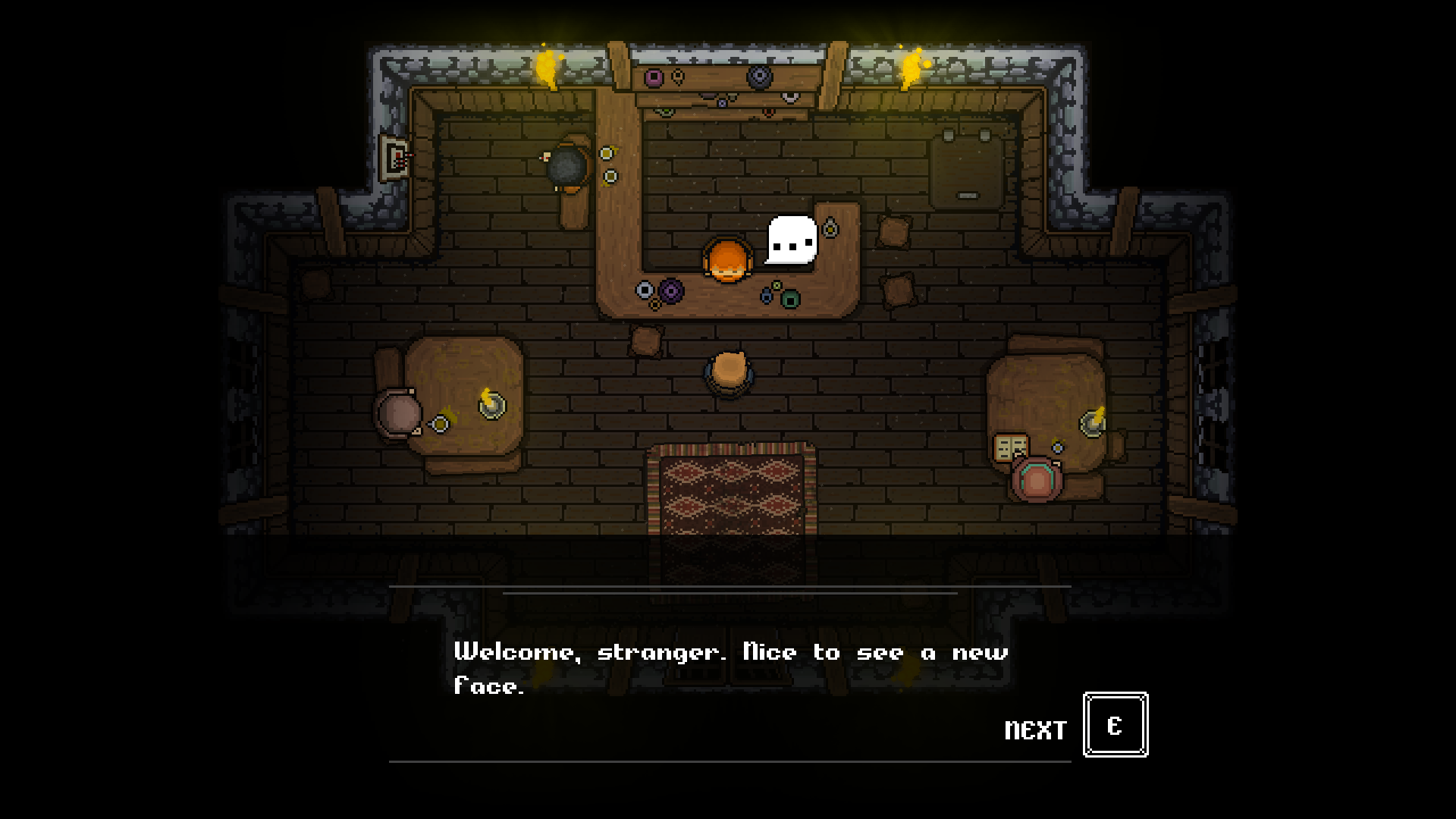Select the gray jar near the counter front
Image resolution: width=1456 pixels, height=819 pixels.
pyautogui.click(x=644, y=290)
